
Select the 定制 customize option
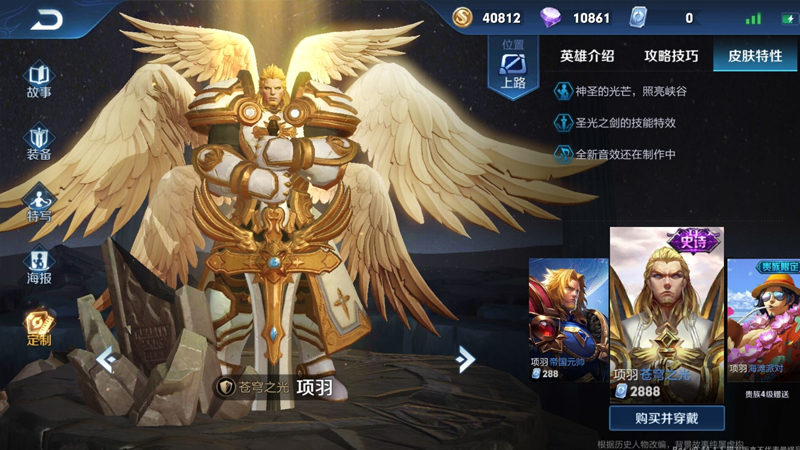[x=39, y=328]
